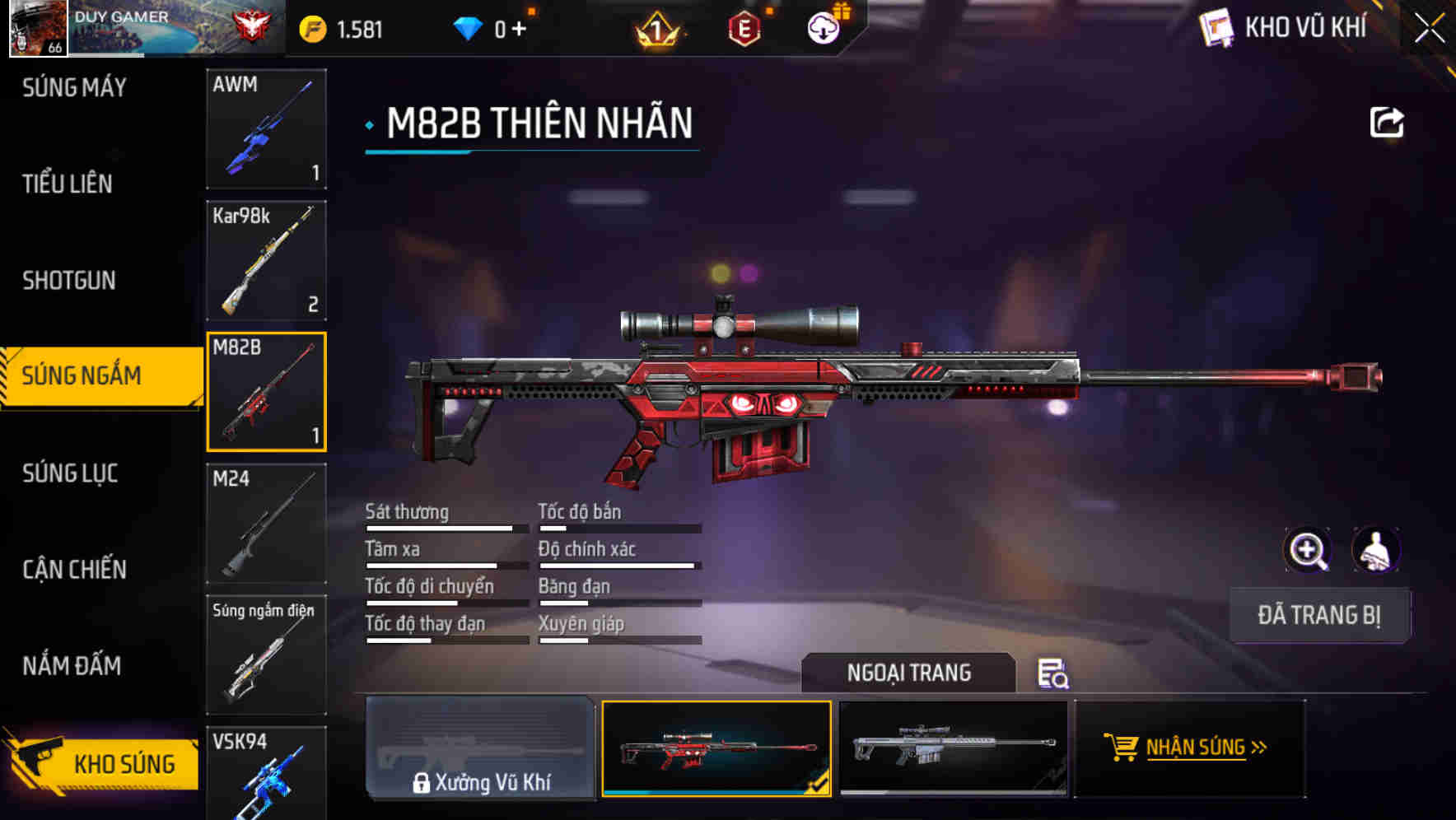Image resolution: width=1456 pixels, height=820 pixels.
Task: Expand the Súng Ngắm category
Action: click(x=91, y=375)
